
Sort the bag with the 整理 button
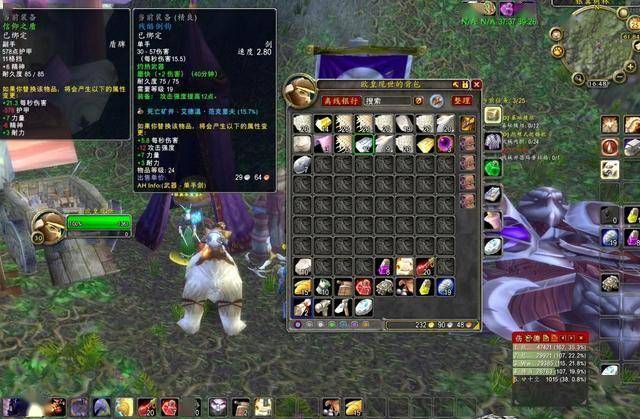click(461, 101)
